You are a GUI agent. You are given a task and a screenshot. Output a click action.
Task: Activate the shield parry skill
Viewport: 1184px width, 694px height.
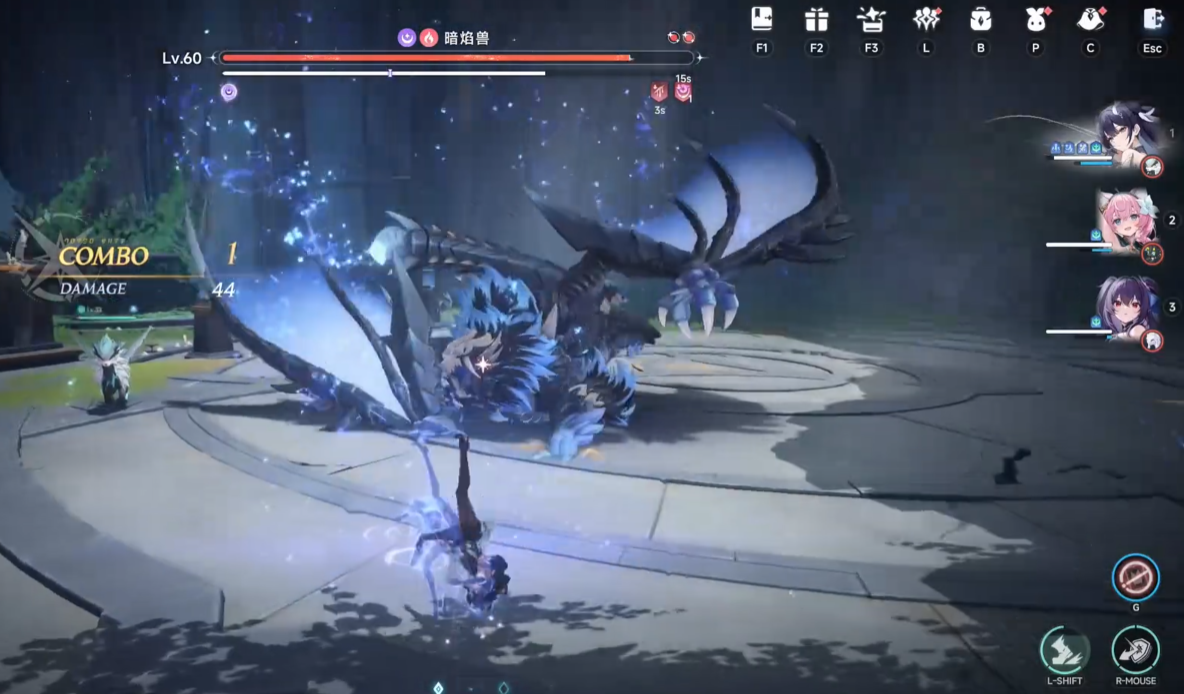click(1136, 650)
